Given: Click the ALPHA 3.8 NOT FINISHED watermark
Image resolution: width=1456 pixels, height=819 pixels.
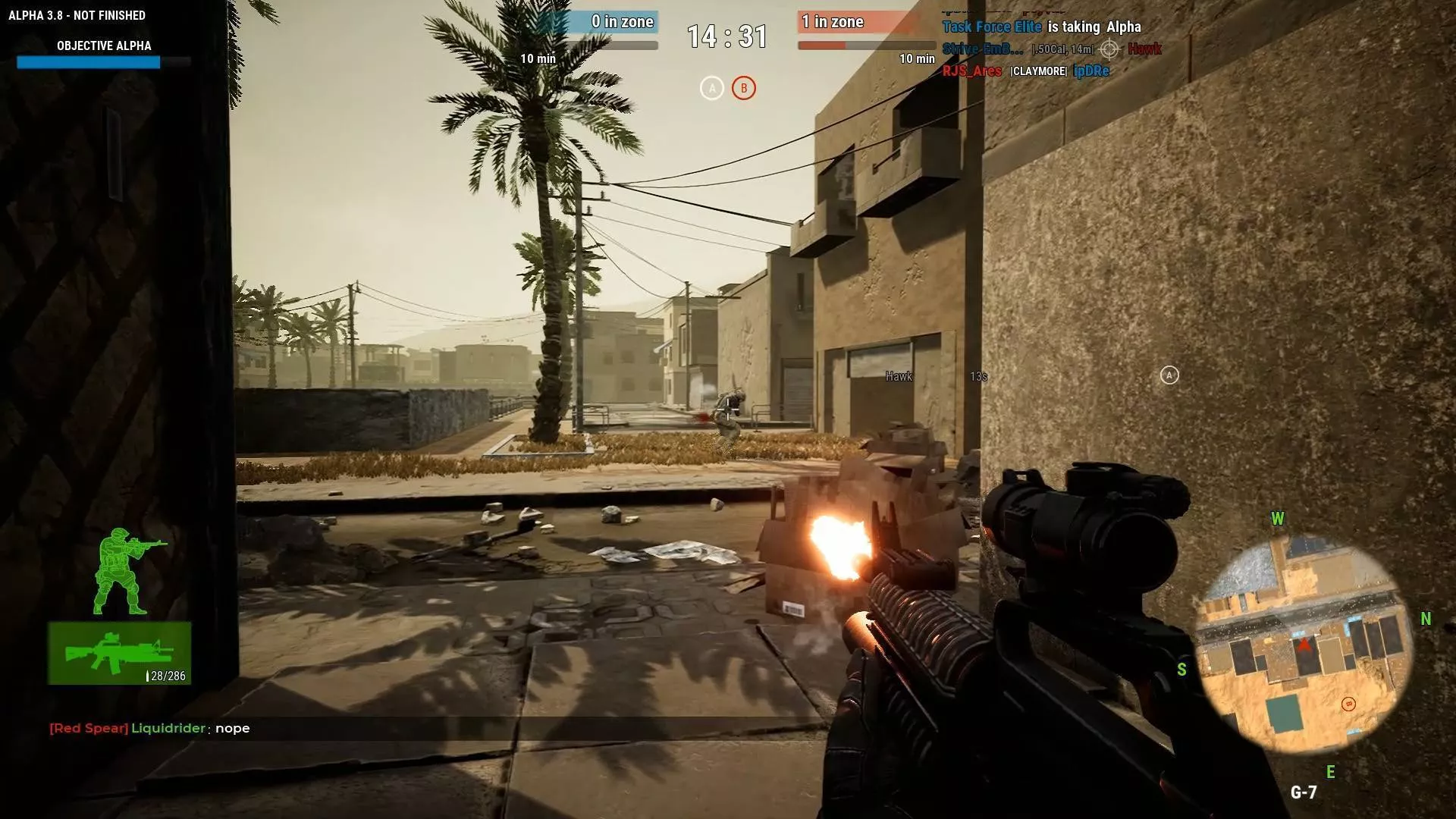Looking at the screenshot, I should [x=76, y=14].
